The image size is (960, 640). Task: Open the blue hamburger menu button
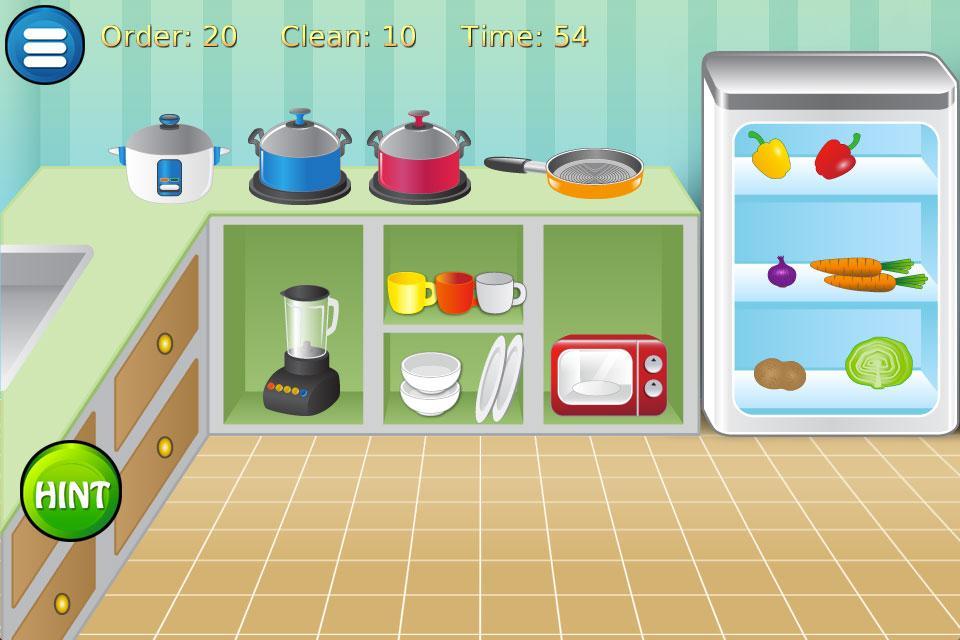pyautogui.click(x=45, y=45)
